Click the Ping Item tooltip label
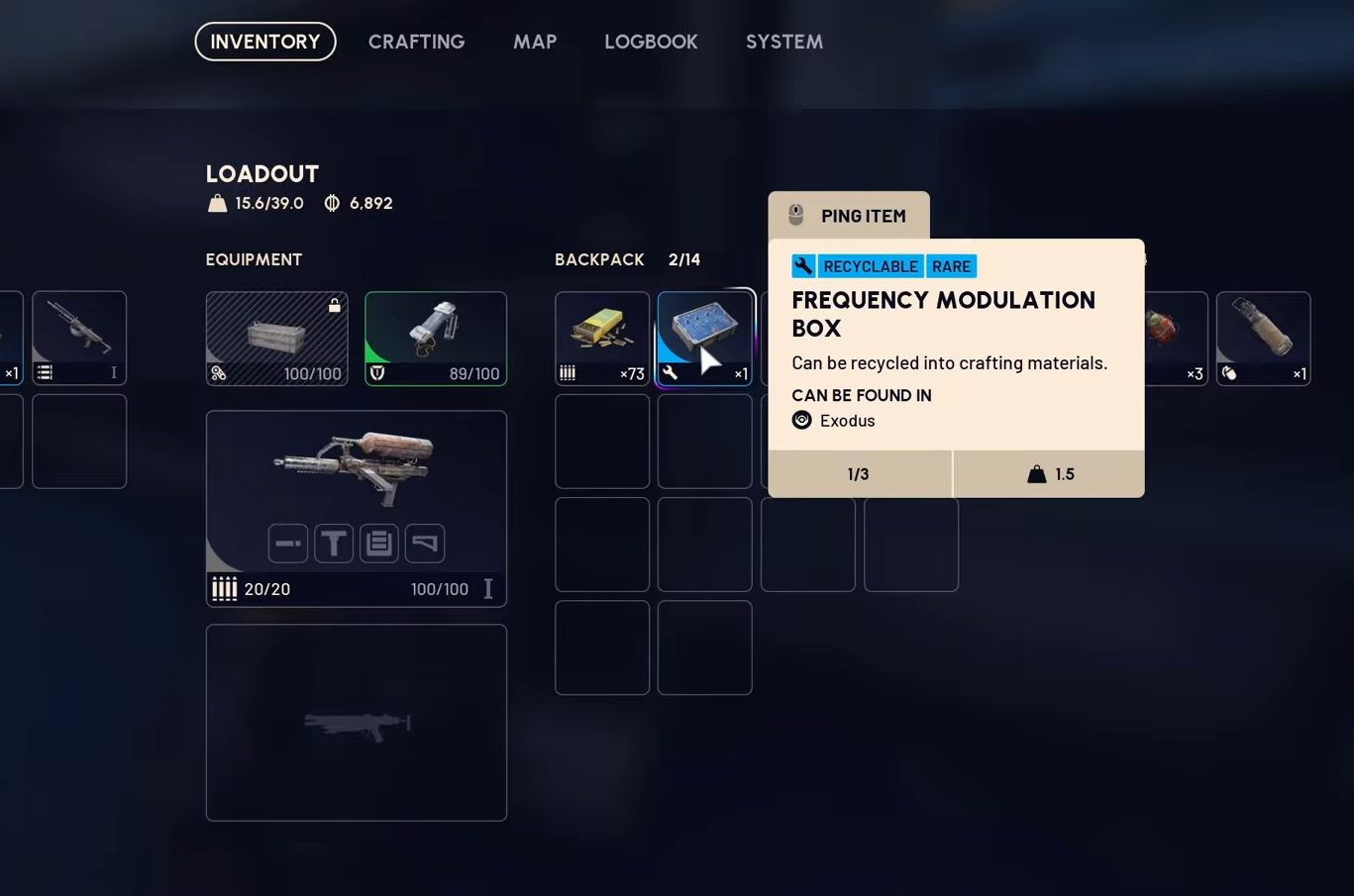1354x896 pixels. coord(849,216)
